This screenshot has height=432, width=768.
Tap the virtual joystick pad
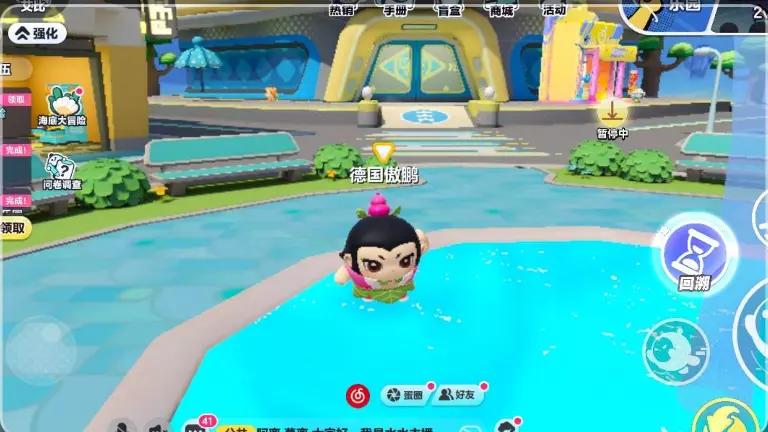pyautogui.click(x=41, y=349)
